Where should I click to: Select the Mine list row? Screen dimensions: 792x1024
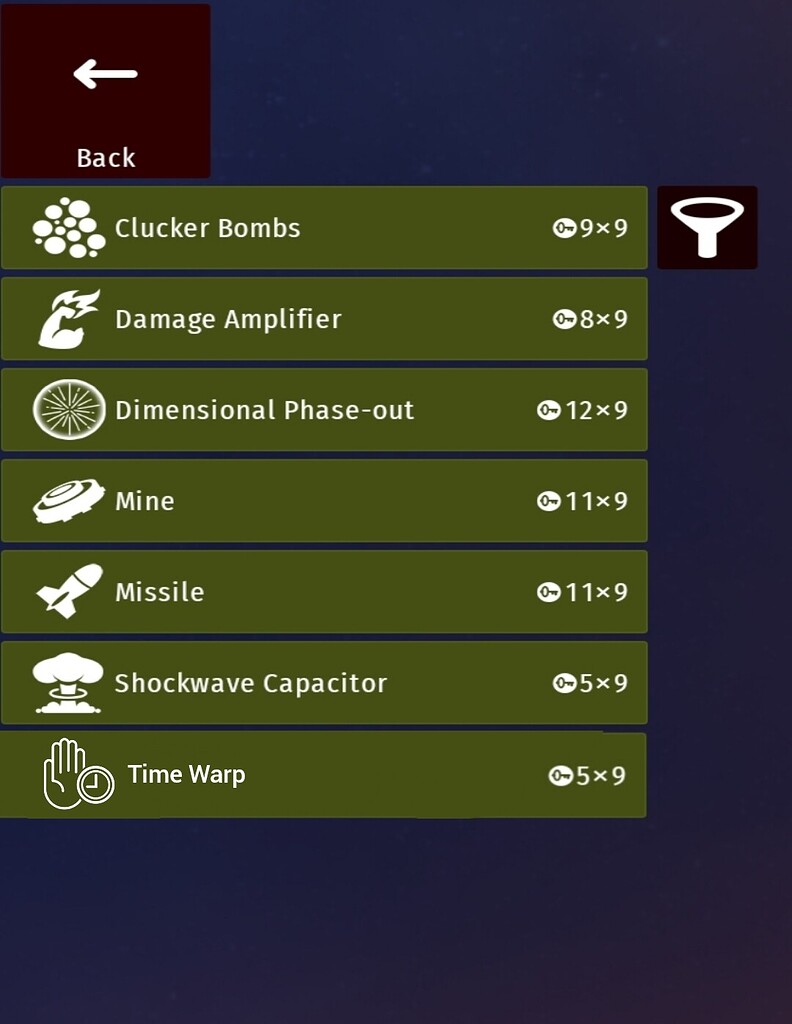point(324,501)
